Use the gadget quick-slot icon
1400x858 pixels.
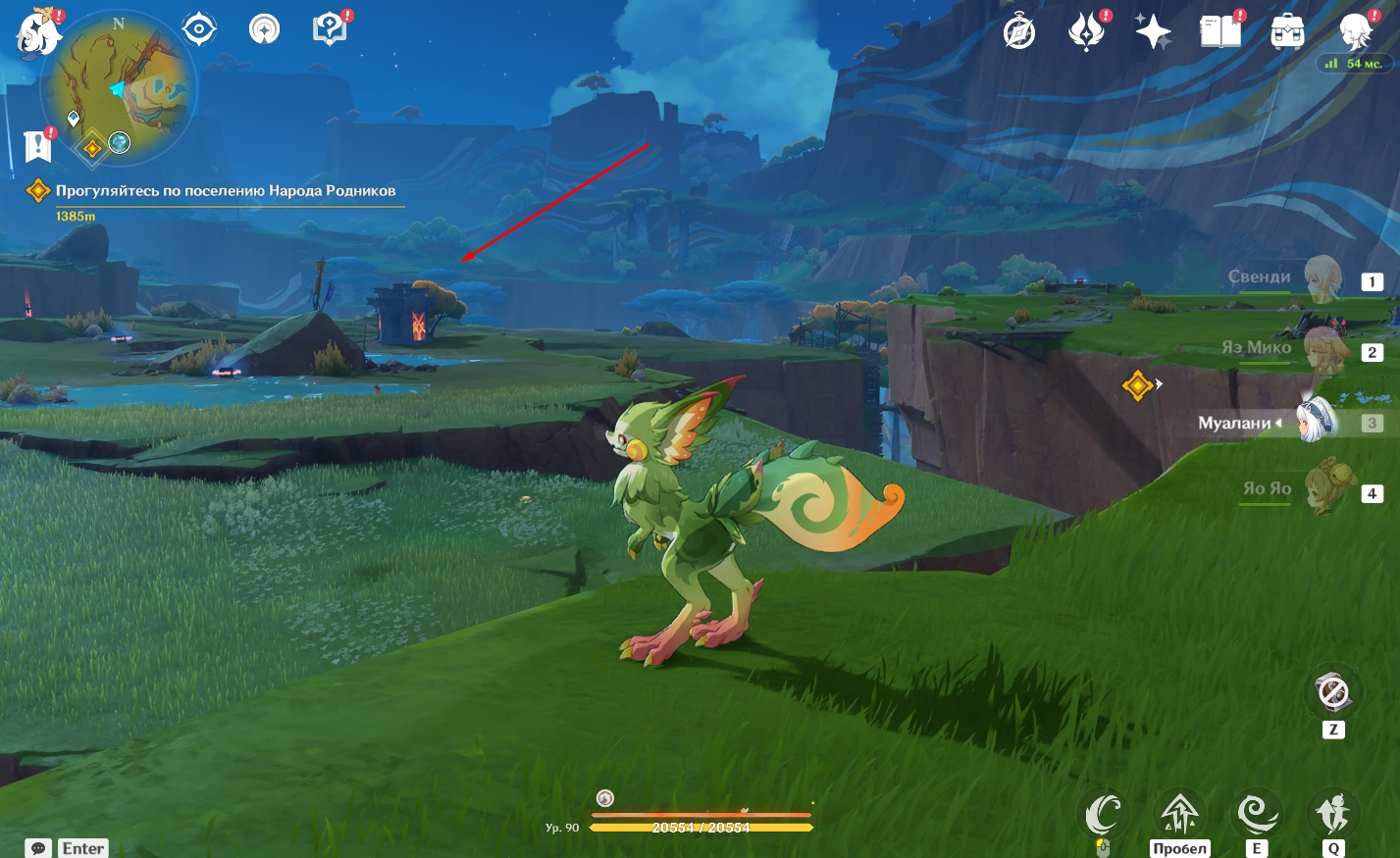(1332, 693)
